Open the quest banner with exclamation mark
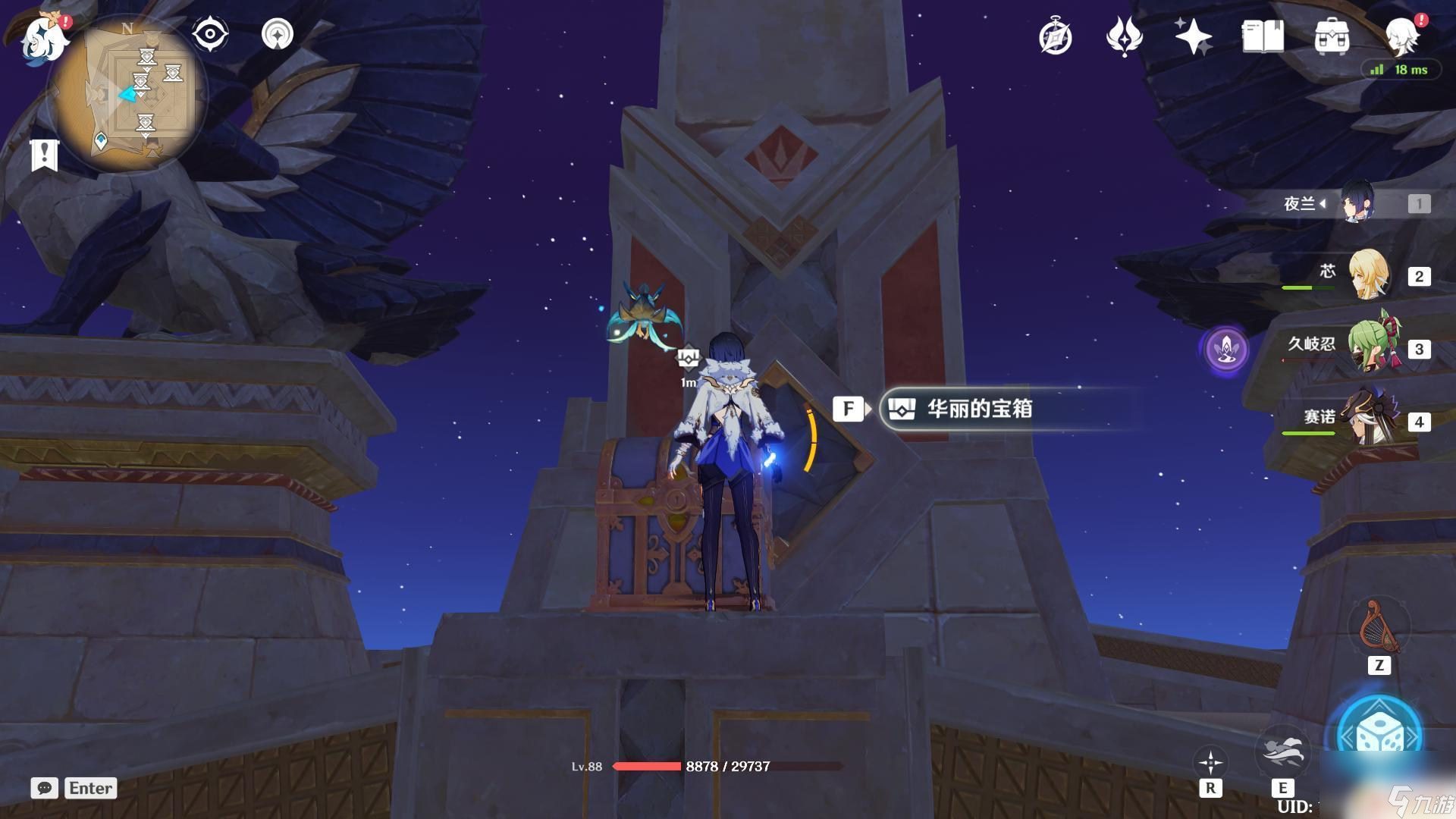 pos(44,155)
